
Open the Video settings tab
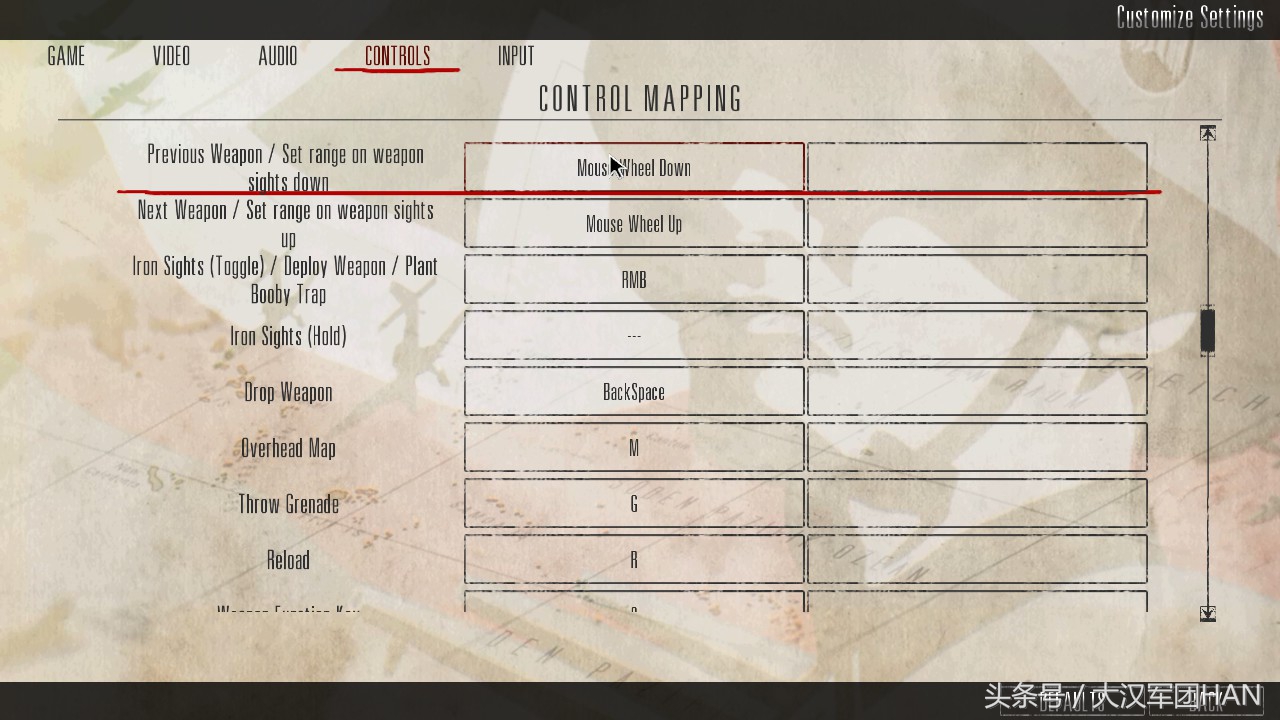click(171, 56)
